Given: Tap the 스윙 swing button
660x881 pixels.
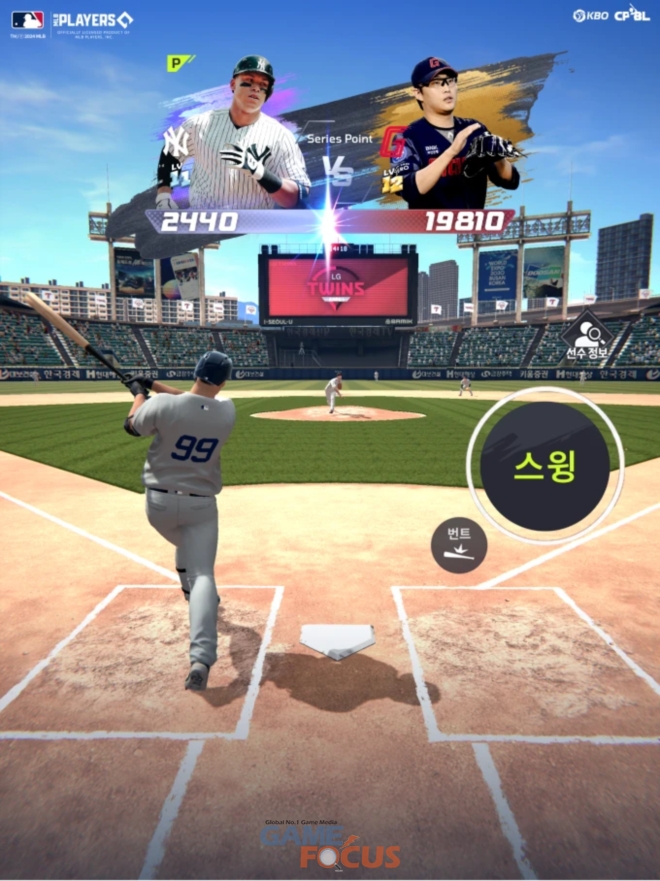Looking at the screenshot, I should 545,467.
